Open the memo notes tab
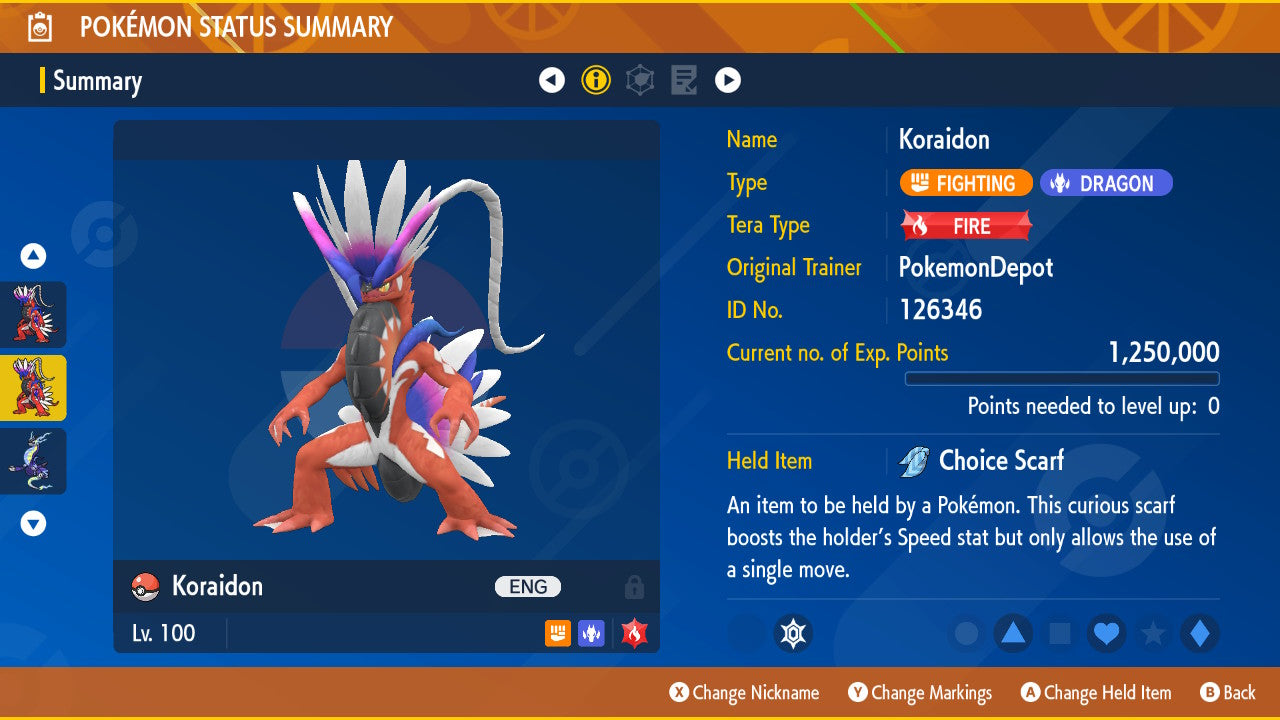 click(x=684, y=80)
